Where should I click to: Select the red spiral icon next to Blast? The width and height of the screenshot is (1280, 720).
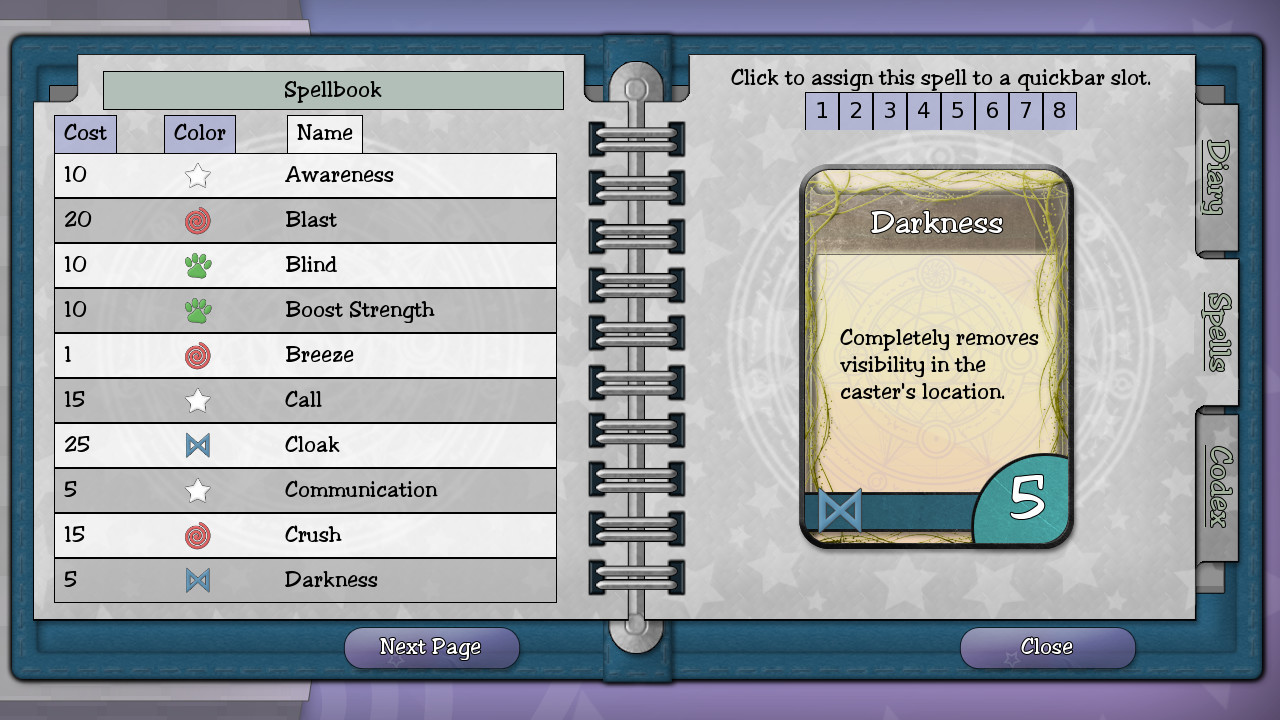(x=198, y=220)
